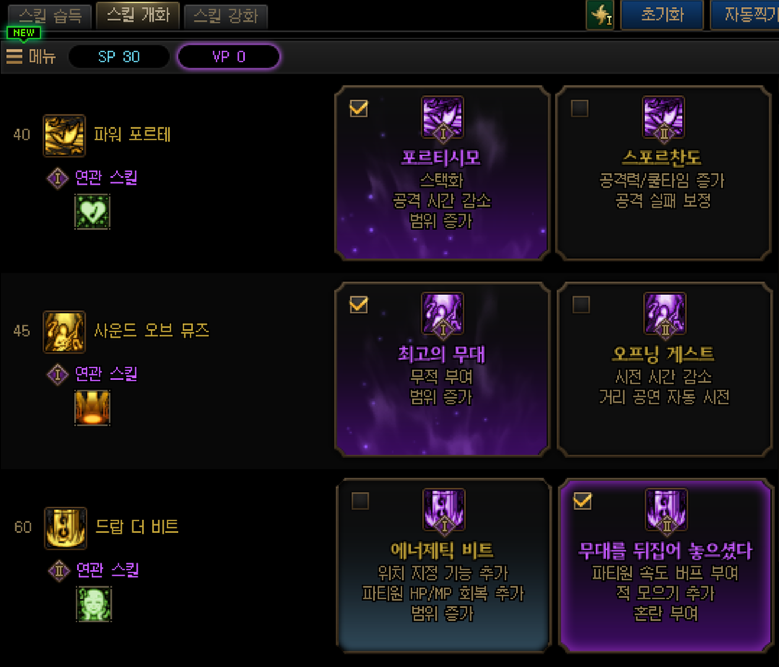The image size is (779, 667).
Task: Choose the 드랍 더 비트 skill icon
Action: [64, 527]
